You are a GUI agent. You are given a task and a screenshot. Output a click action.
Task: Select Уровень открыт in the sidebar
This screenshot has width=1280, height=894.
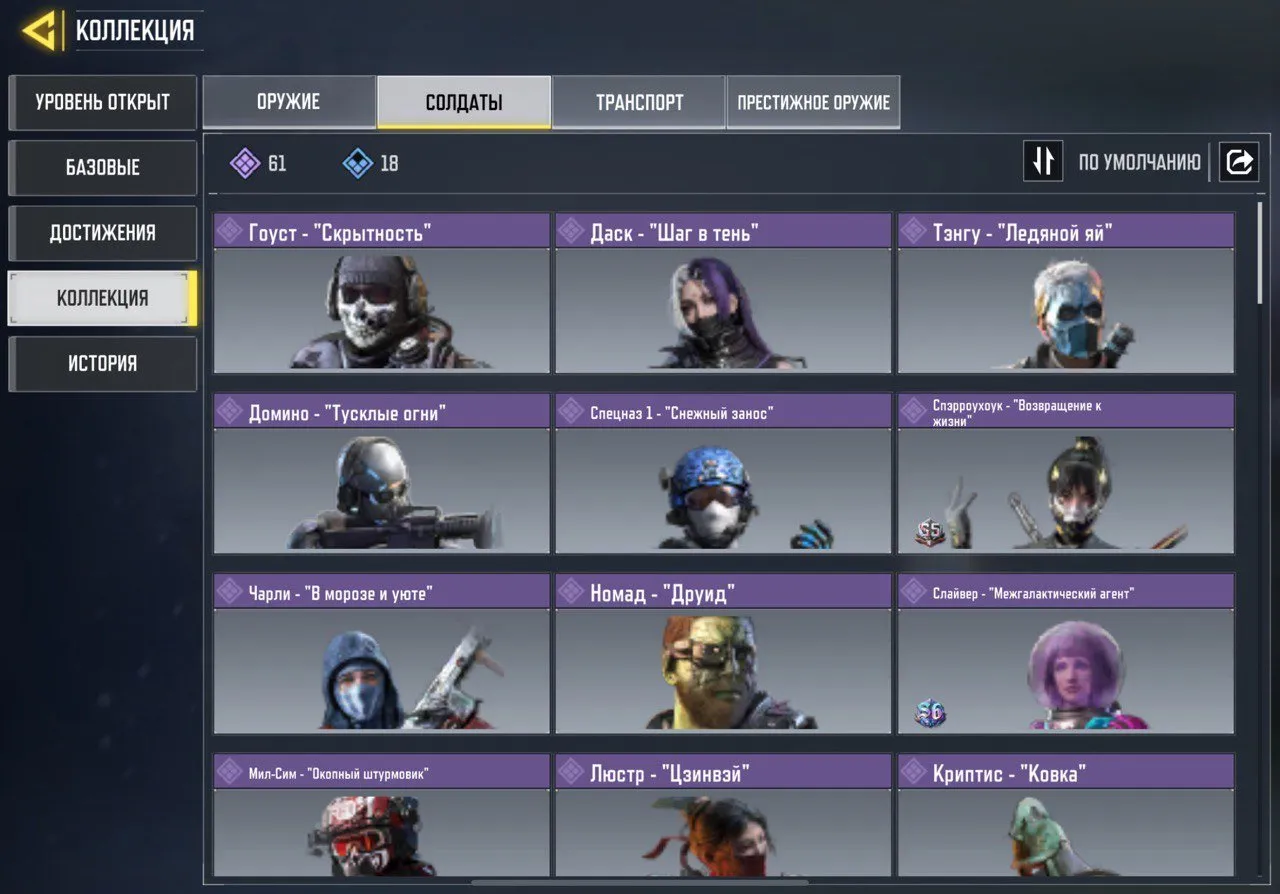102,103
